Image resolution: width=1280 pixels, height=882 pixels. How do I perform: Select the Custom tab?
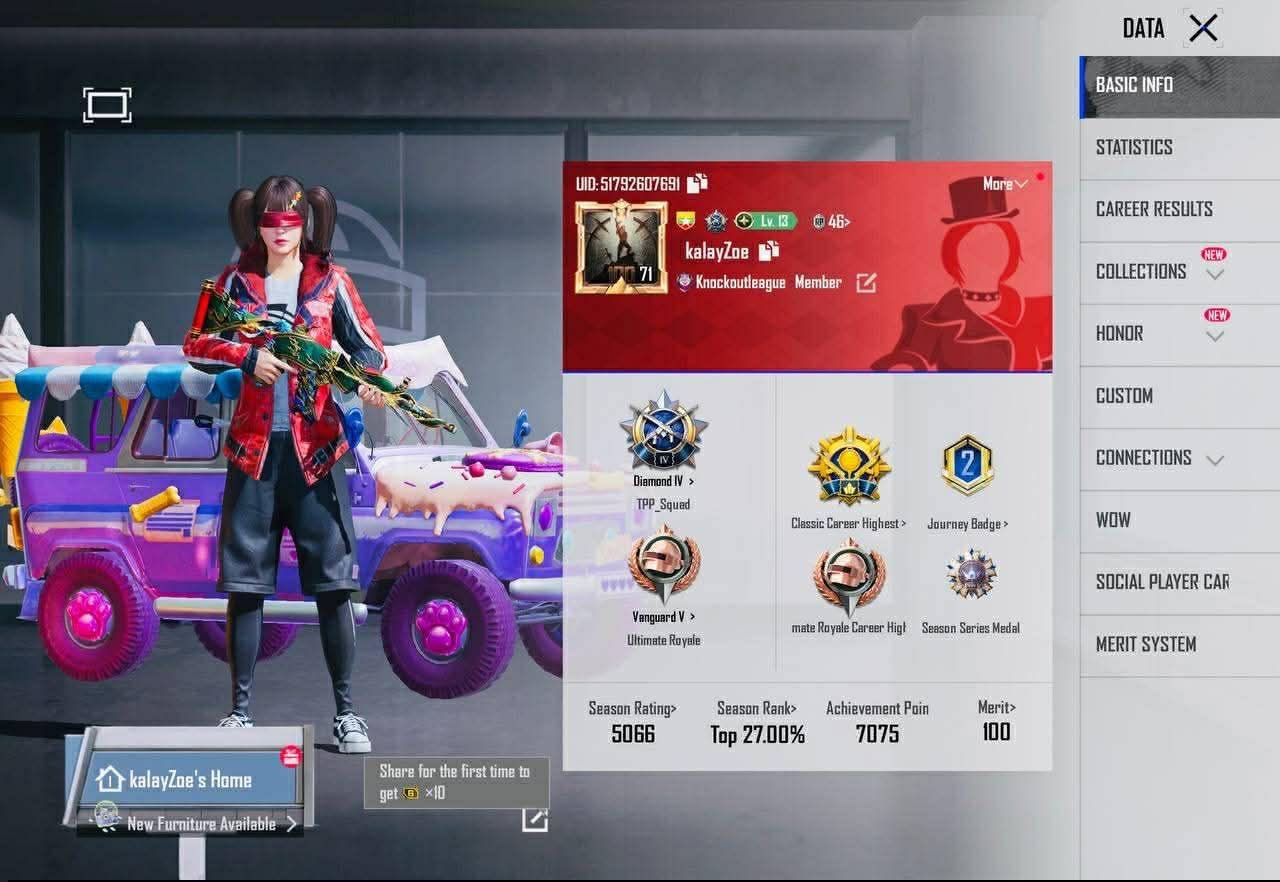(x=1124, y=396)
